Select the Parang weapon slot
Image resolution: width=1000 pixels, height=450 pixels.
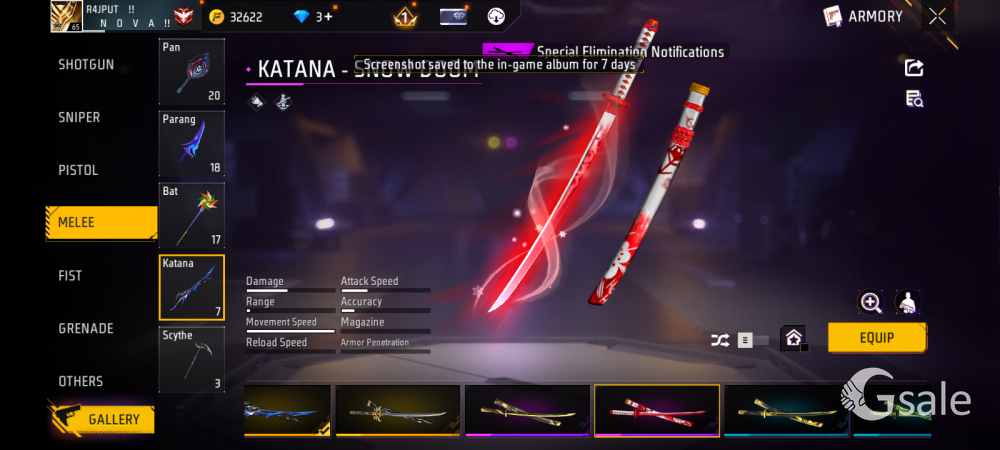pos(192,143)
